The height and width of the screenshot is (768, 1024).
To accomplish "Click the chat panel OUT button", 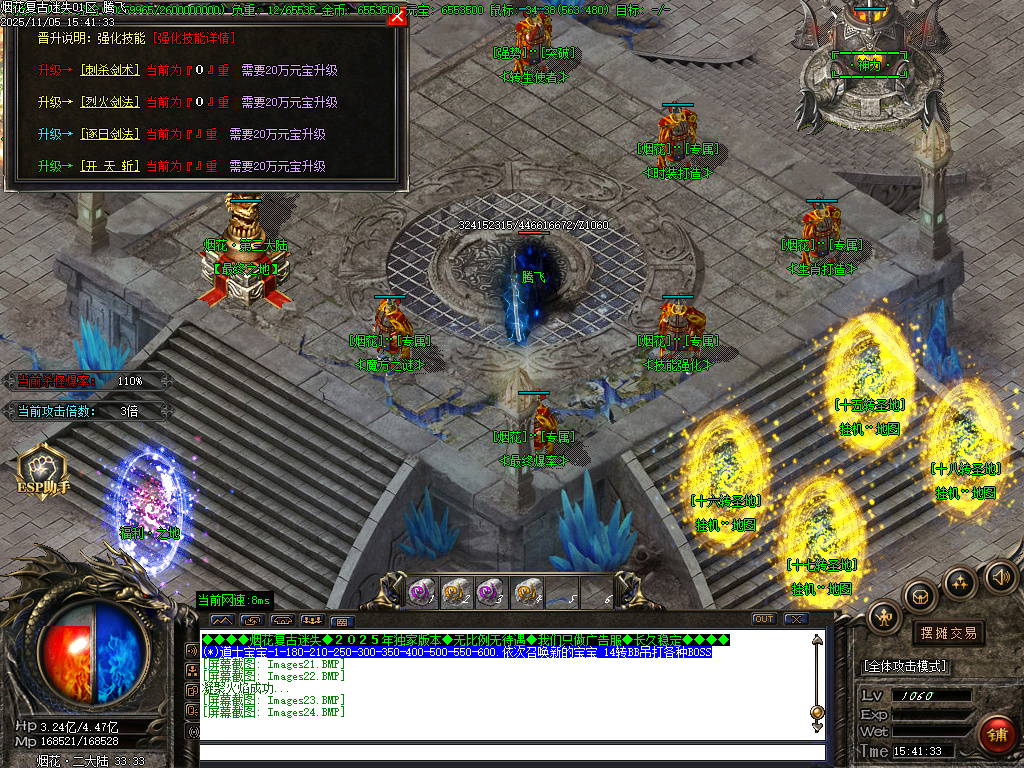I will (764, 619).
